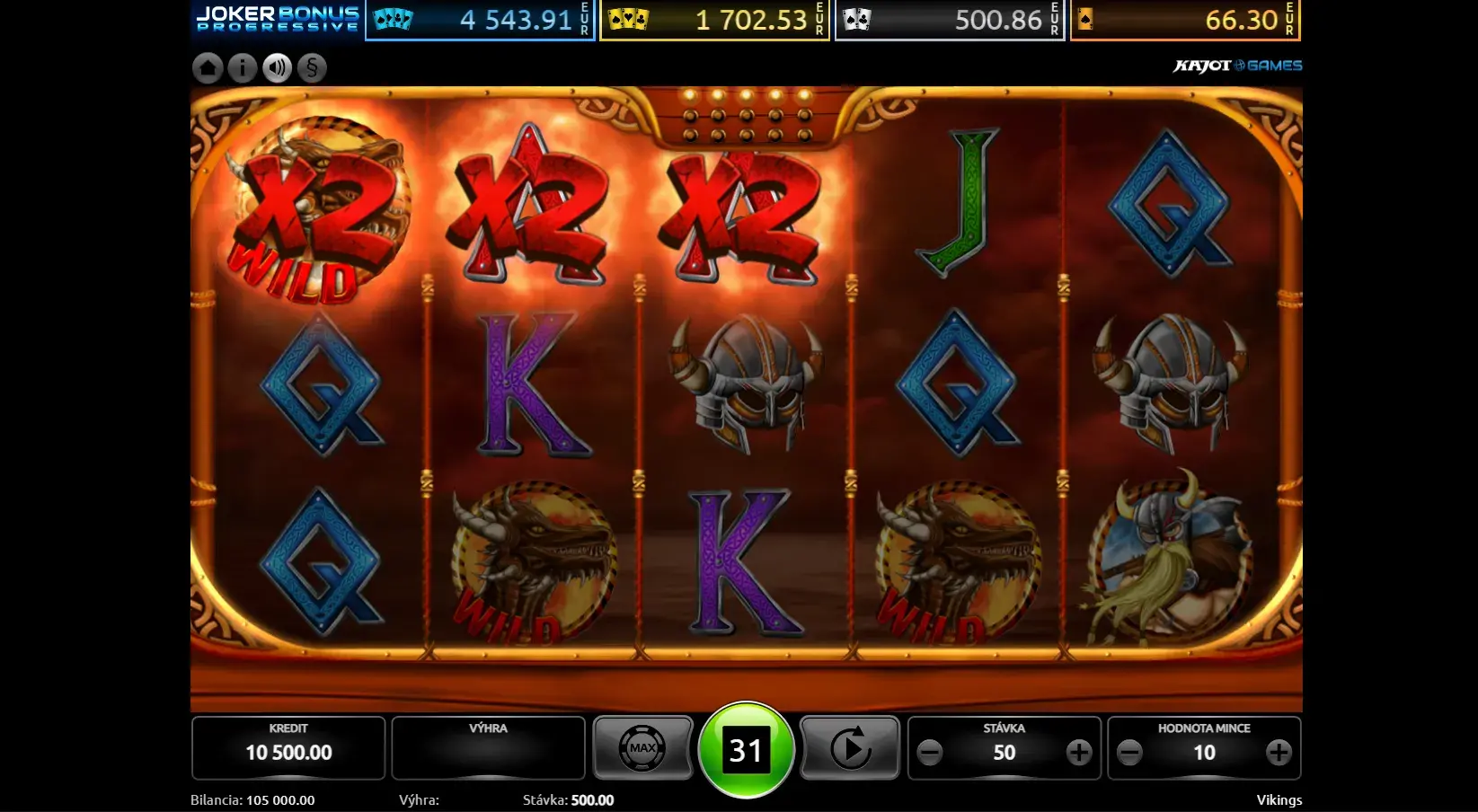Screen dimensions: 1478x812
Task: Open the game info button
Action: coord(242,67)
